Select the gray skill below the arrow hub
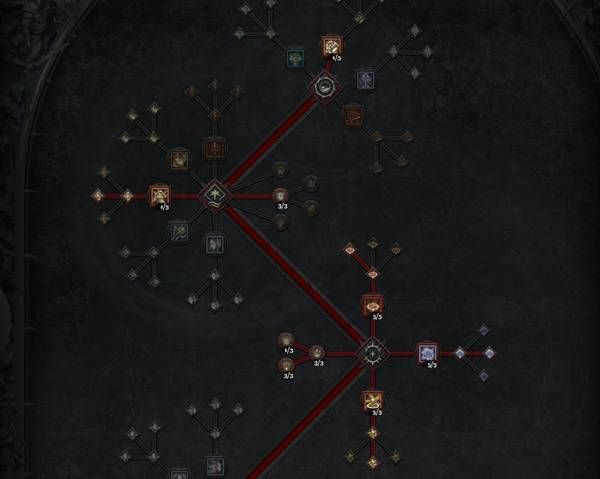Image resolution: width=600 pixels, height=479 pixels. (x=214, y=243)
